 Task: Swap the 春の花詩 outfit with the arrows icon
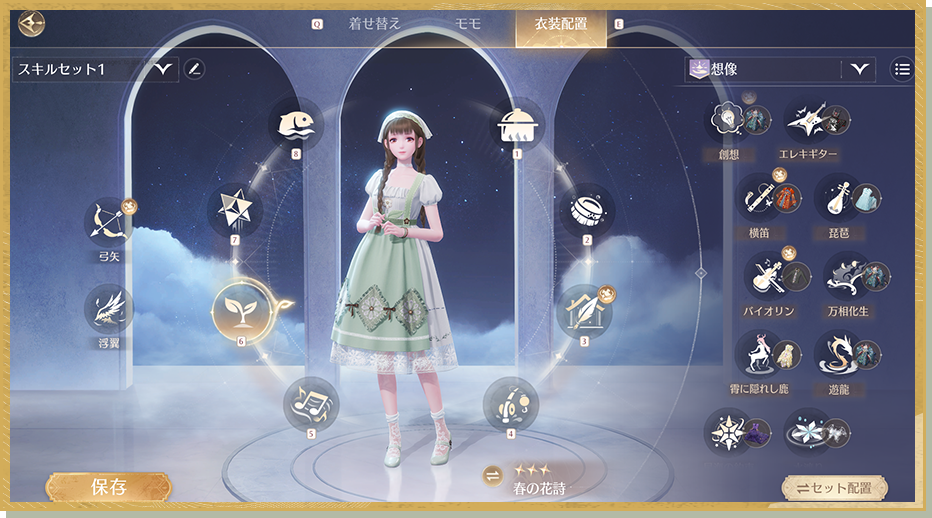492,475
